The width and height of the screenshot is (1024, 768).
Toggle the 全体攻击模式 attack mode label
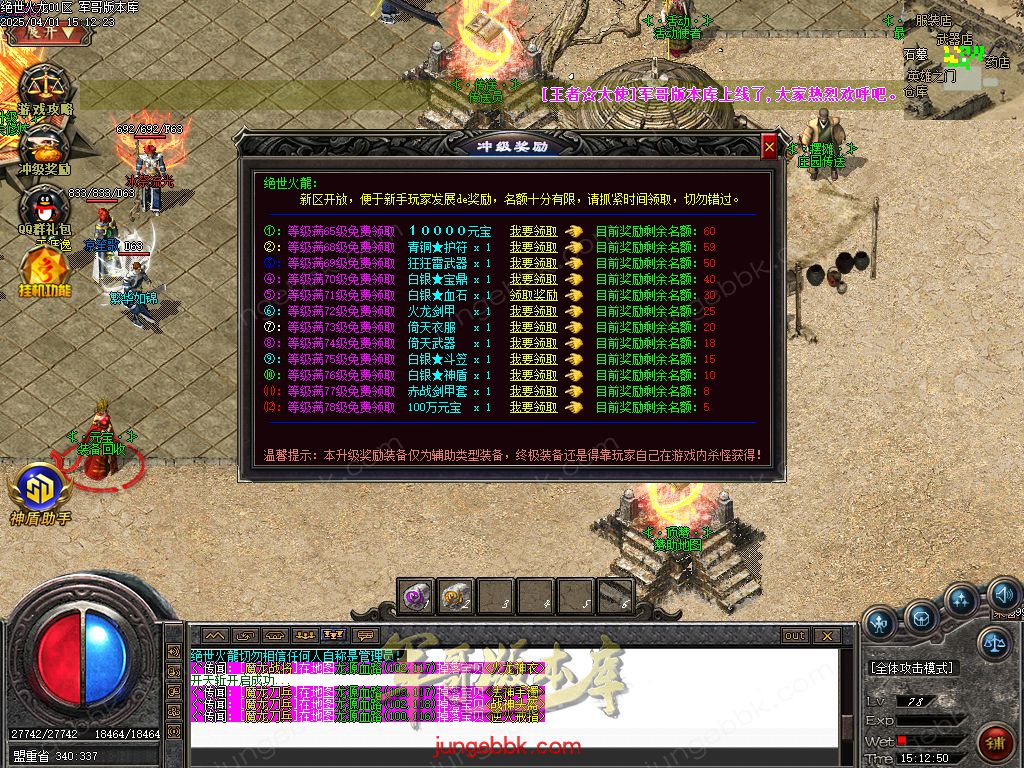coord(911,667)
